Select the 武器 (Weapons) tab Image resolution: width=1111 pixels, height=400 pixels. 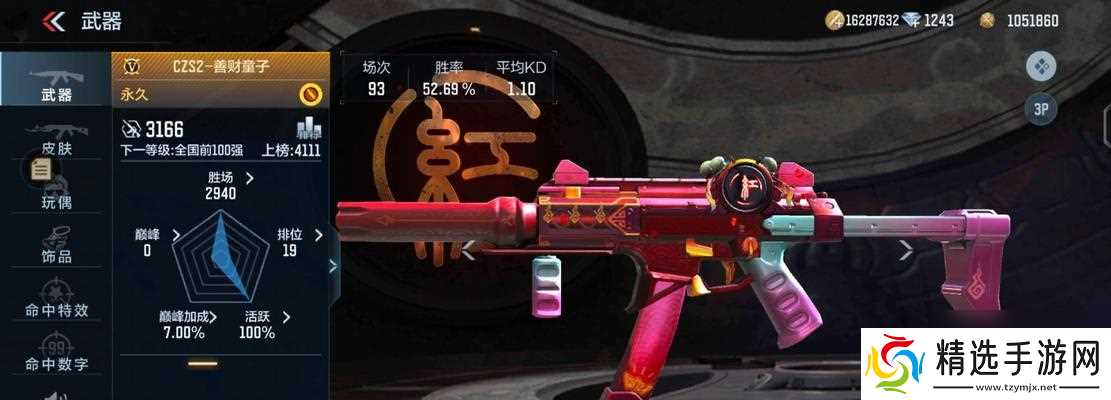(x=56, y=80)
